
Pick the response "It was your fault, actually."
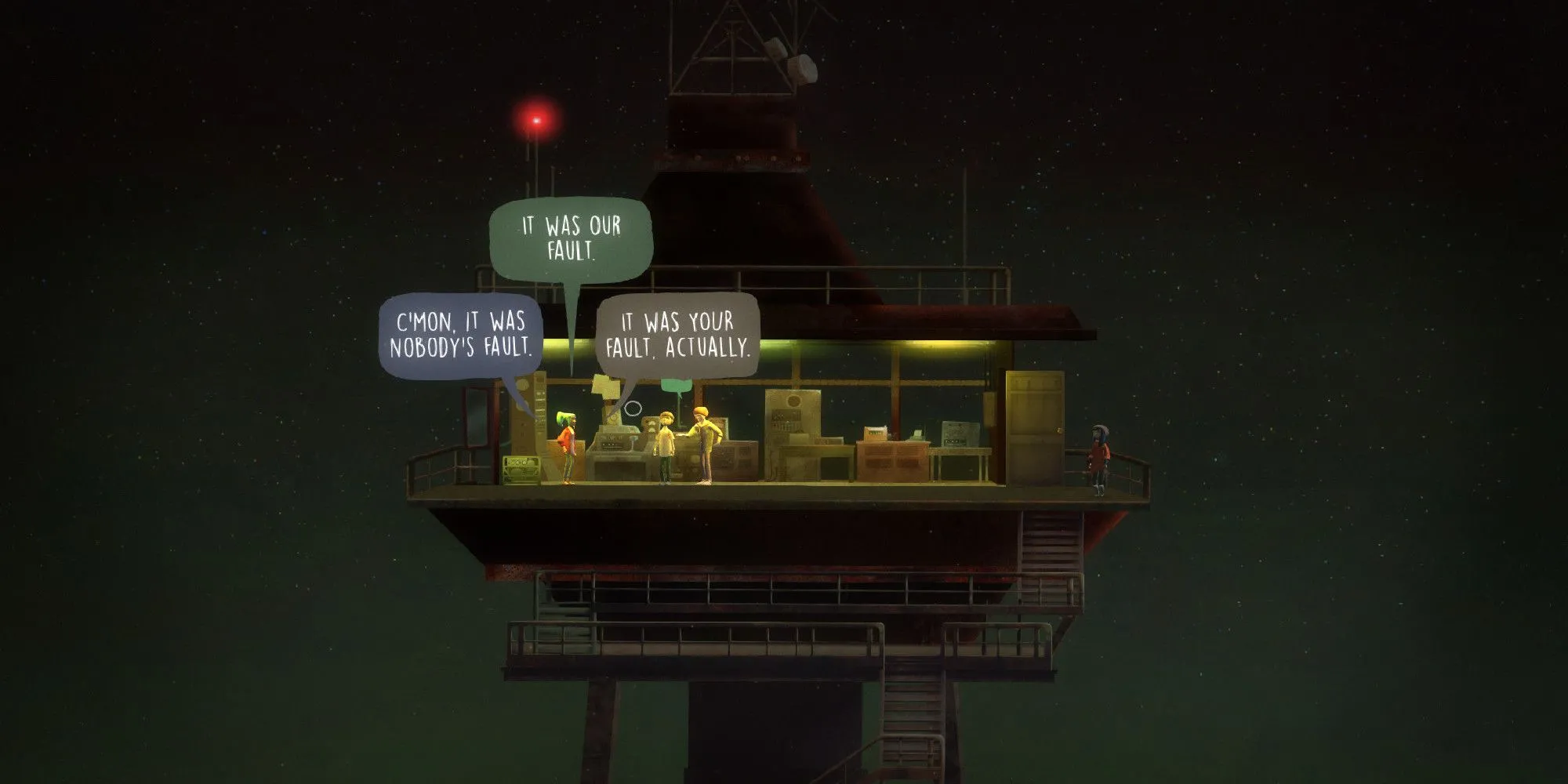(x=678, y=336)
